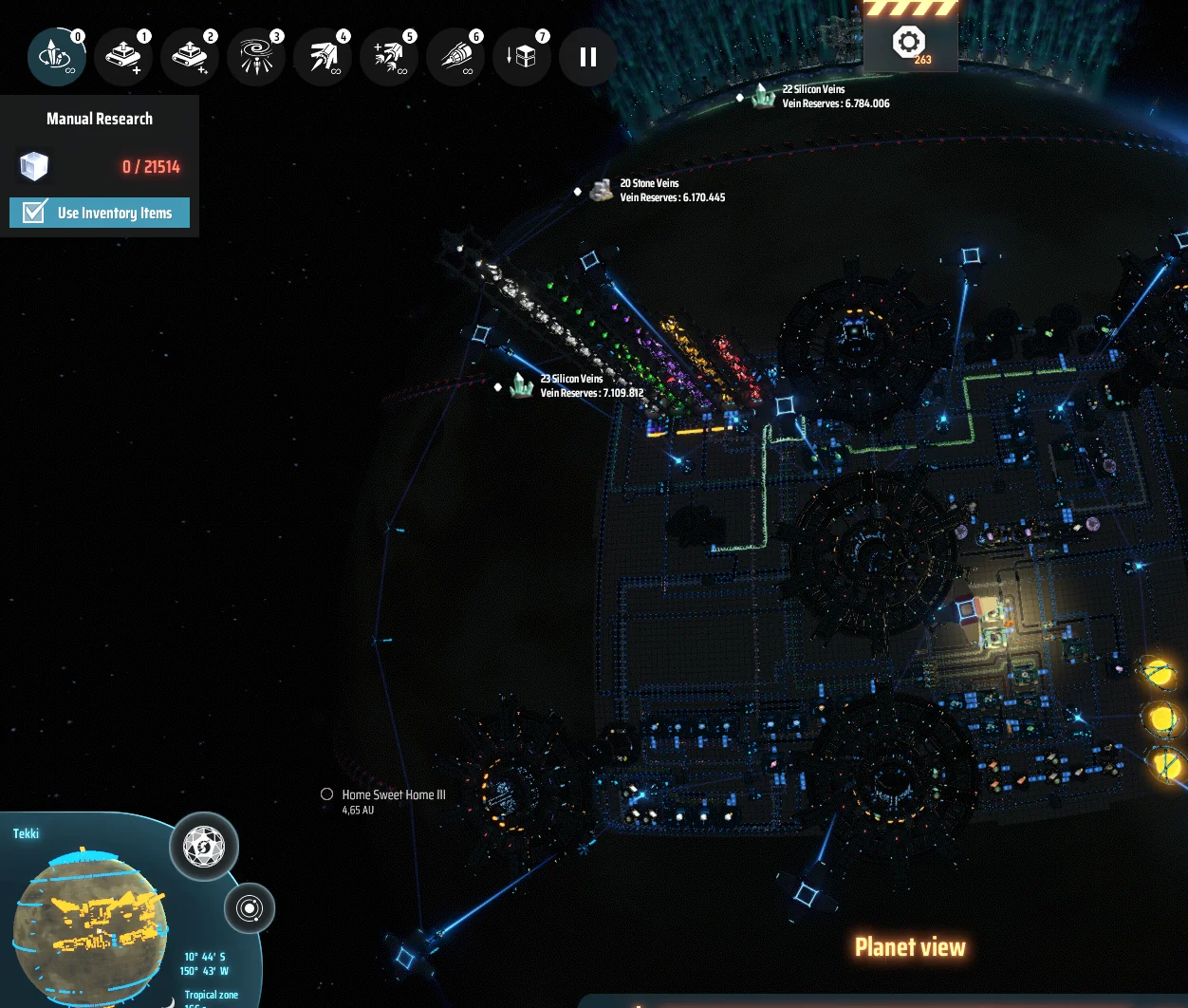Select the 23 Silicon Veins marker
This screenshot has height=1008, width=1188.
(521, 385)
